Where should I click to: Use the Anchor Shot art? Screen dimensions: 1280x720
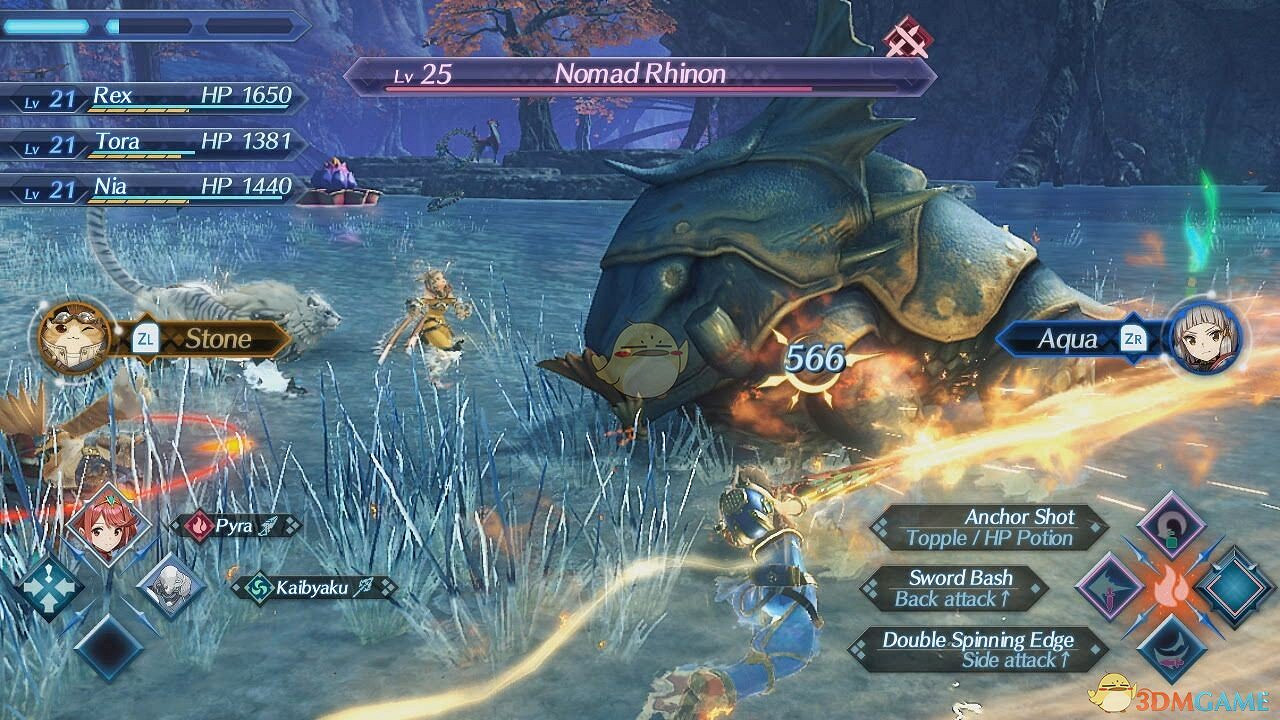click(990, 528)
